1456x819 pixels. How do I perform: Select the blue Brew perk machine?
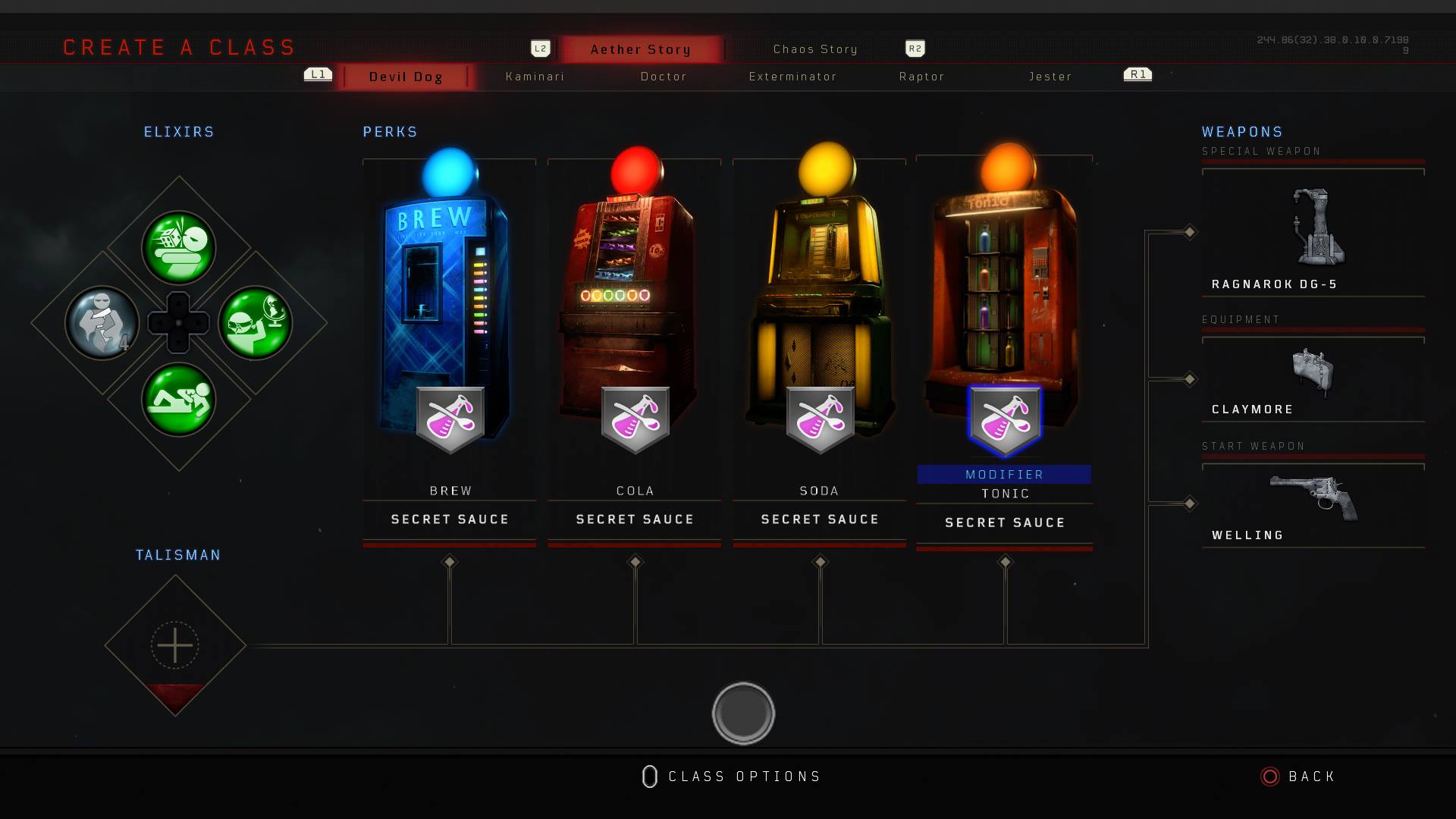(x=450, y=318)
